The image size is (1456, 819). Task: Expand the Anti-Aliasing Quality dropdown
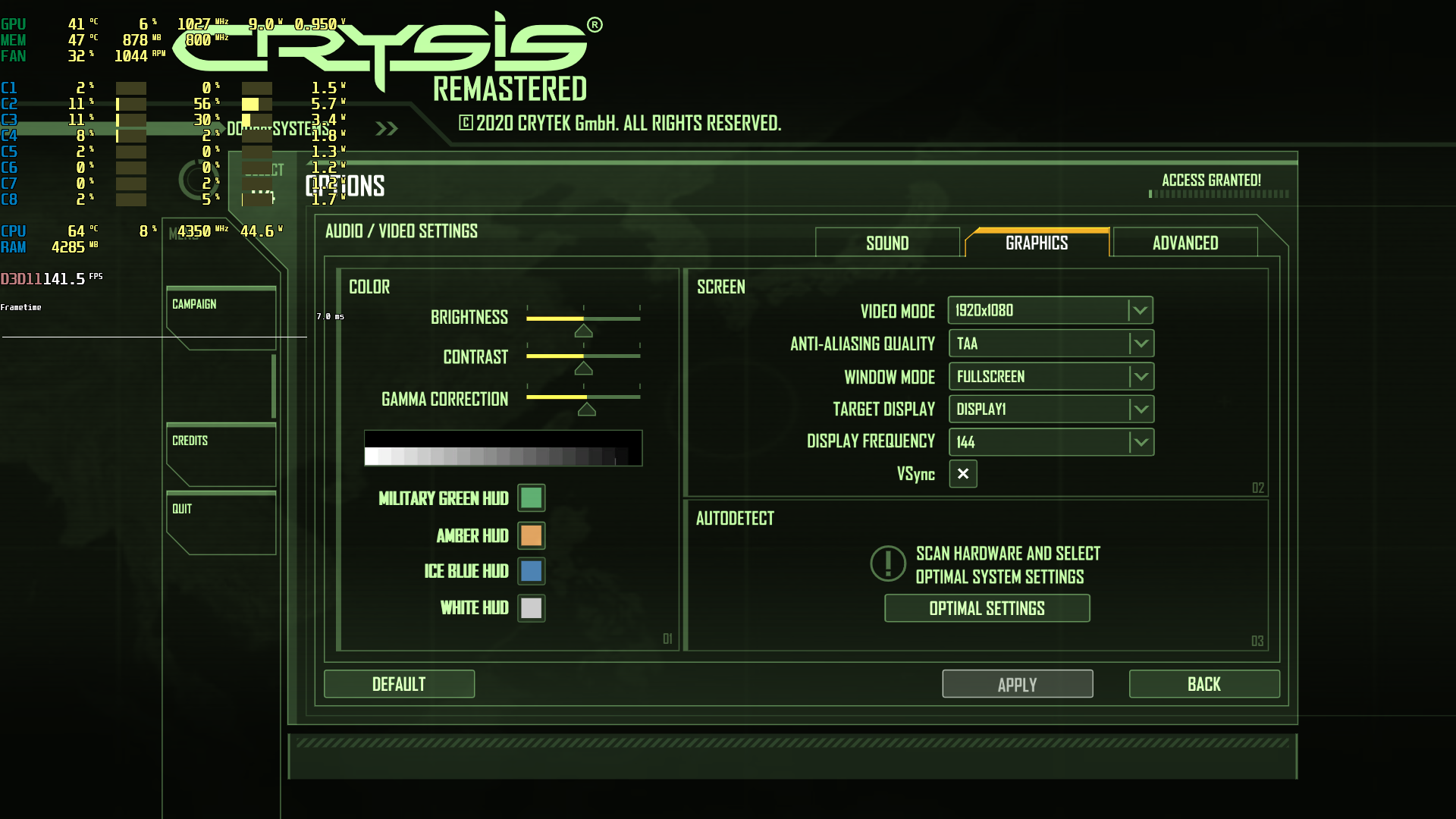(1051, 344)
